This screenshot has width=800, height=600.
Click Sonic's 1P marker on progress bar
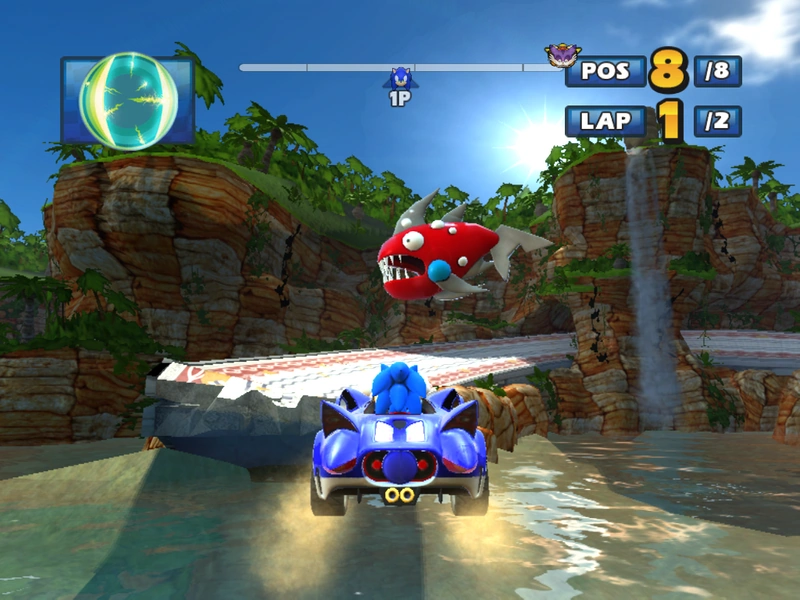pyautogui.click(x=400, y=80)
